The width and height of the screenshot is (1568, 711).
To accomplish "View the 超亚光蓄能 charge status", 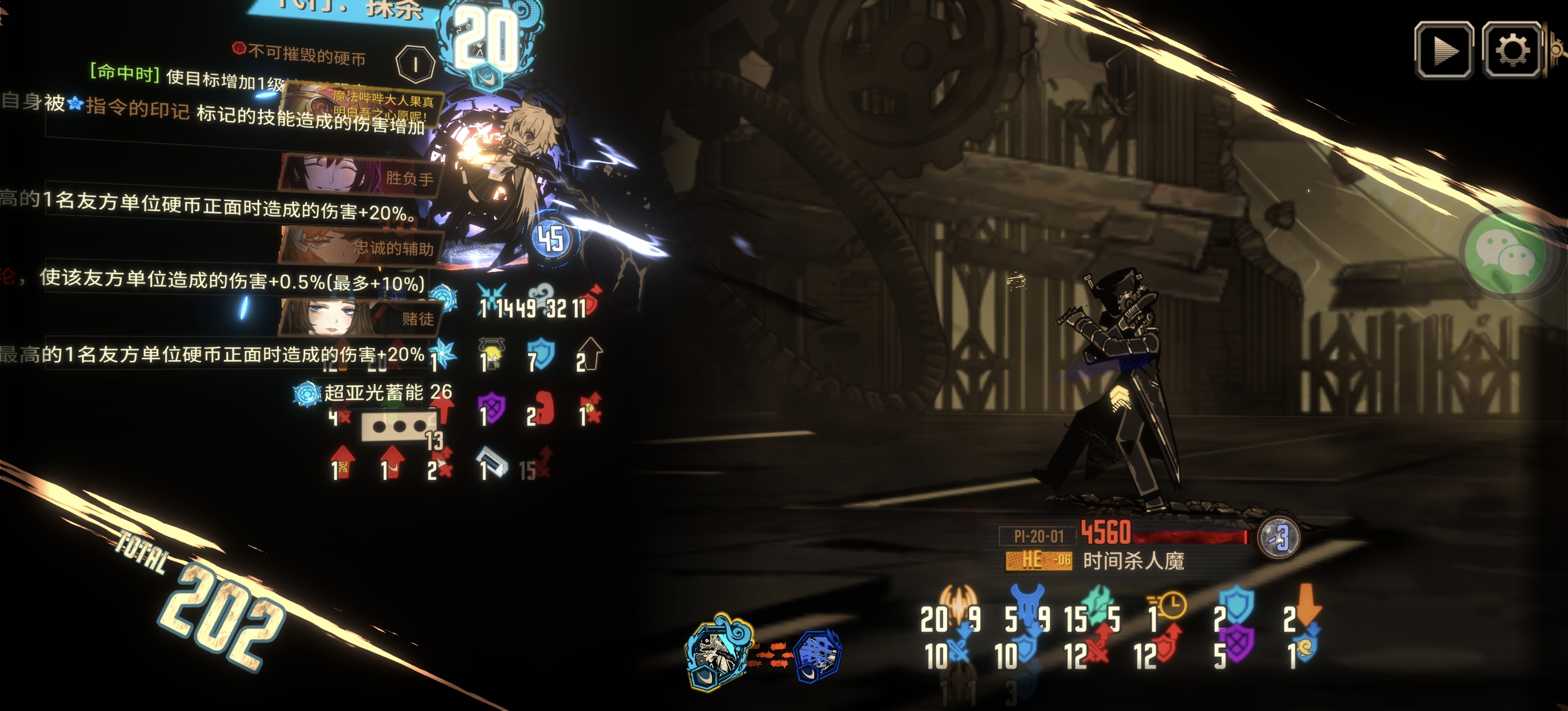I will (372, 393).
